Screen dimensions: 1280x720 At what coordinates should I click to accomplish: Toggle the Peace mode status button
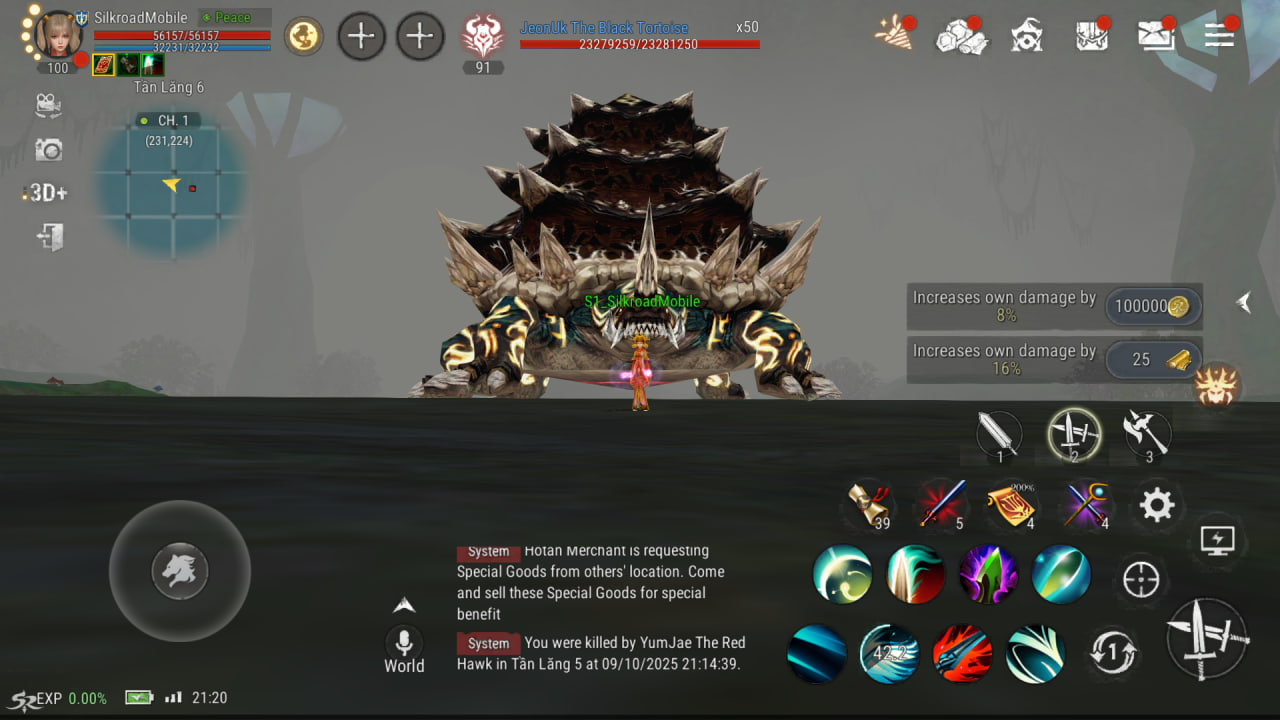click(234, 18)
